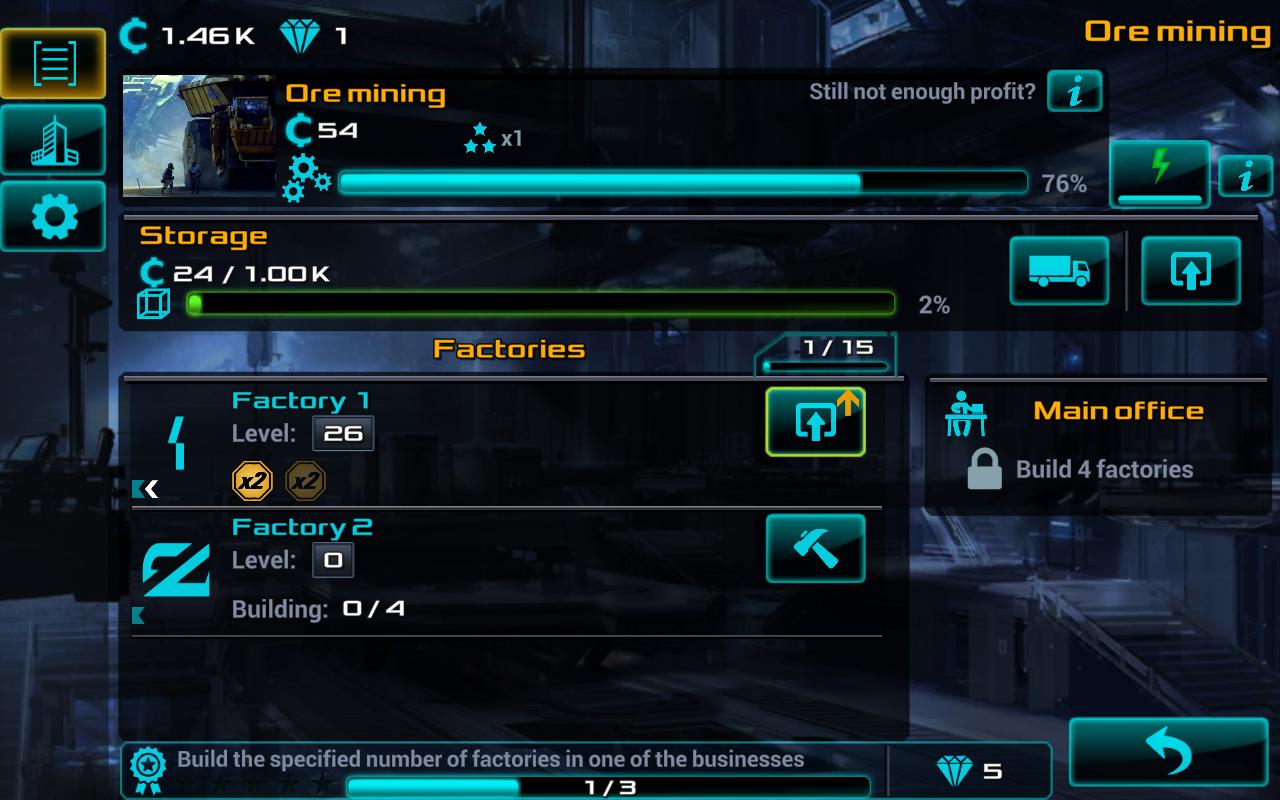Upgrade the storage capacity

pyautogui.click(x=1190, y=270)
